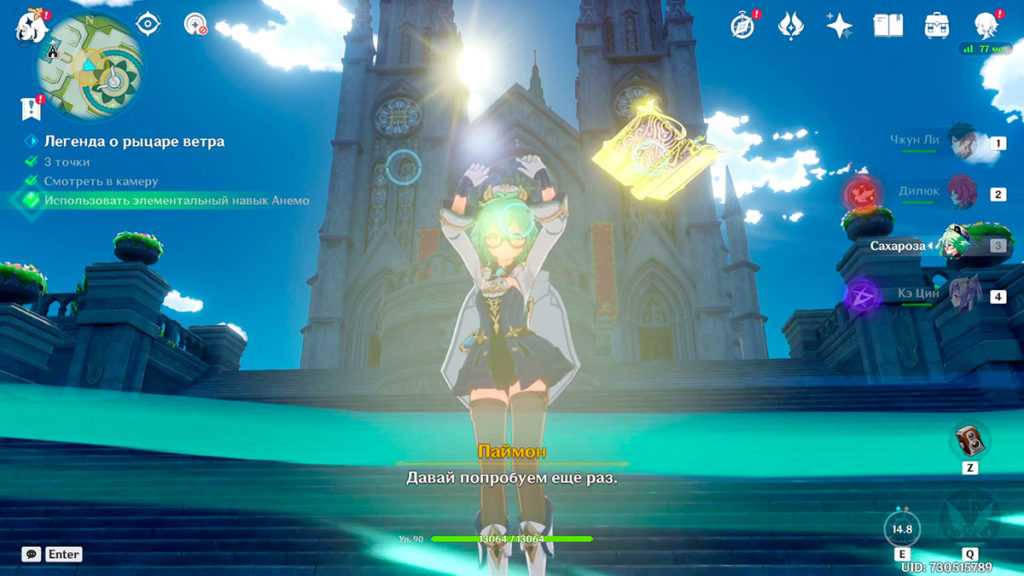This screenshot has height=576, width=1024.
Task: Switch to party member Кэ Цин
Action: coord(962,295)
